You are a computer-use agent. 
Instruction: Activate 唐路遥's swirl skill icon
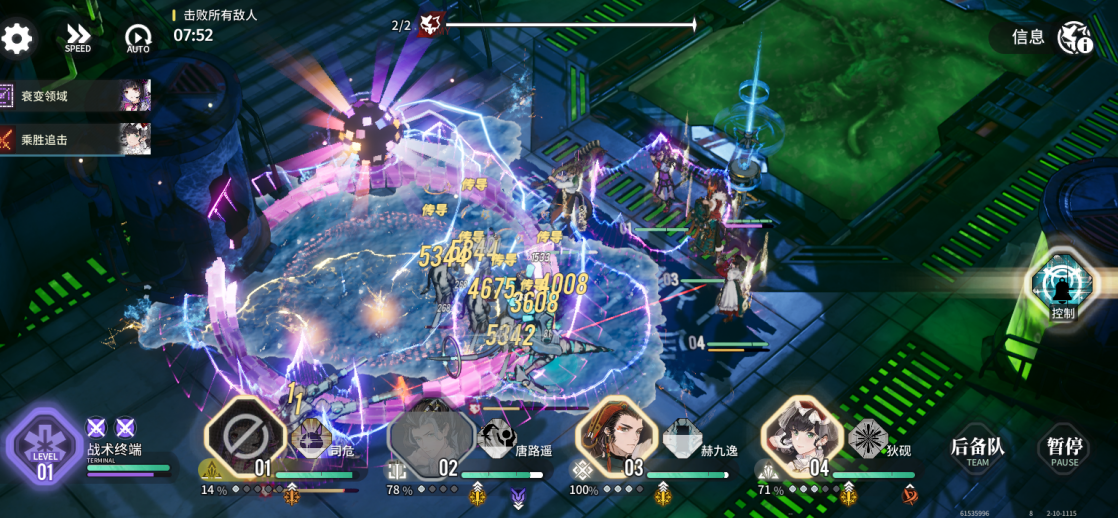[x=498, y=437]
